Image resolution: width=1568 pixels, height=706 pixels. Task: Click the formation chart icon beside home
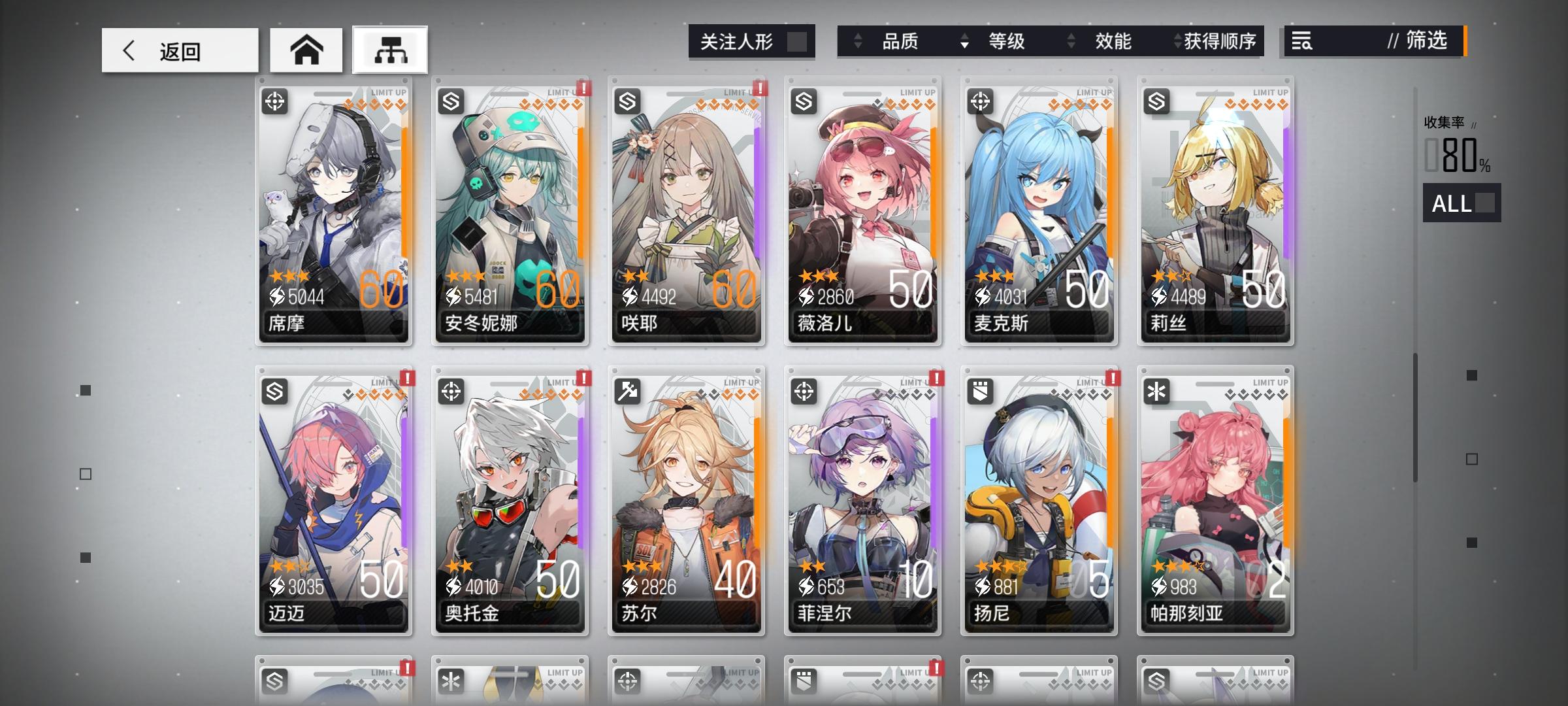(390, 50)
